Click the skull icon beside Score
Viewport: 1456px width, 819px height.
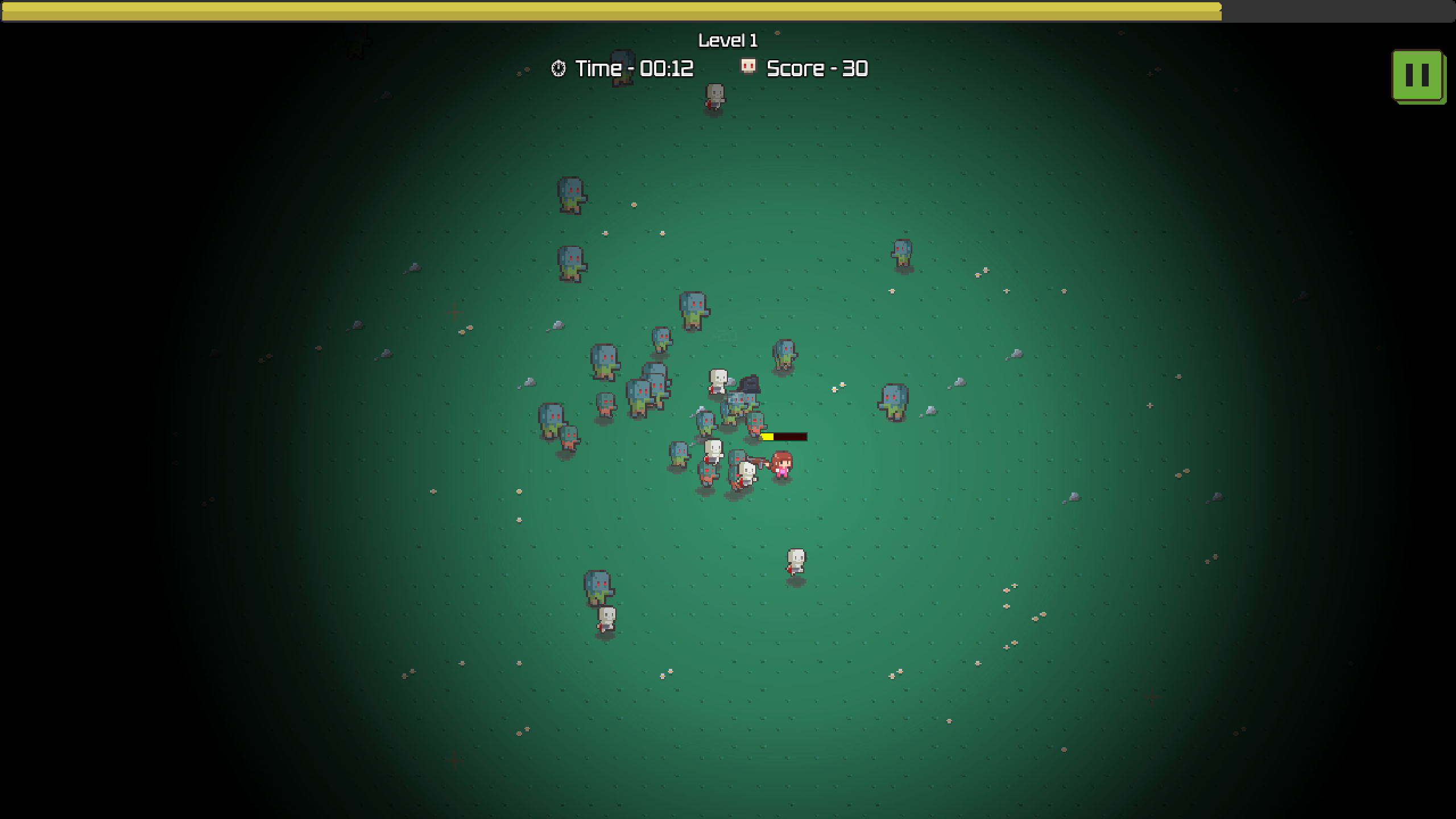click(747, 68)
